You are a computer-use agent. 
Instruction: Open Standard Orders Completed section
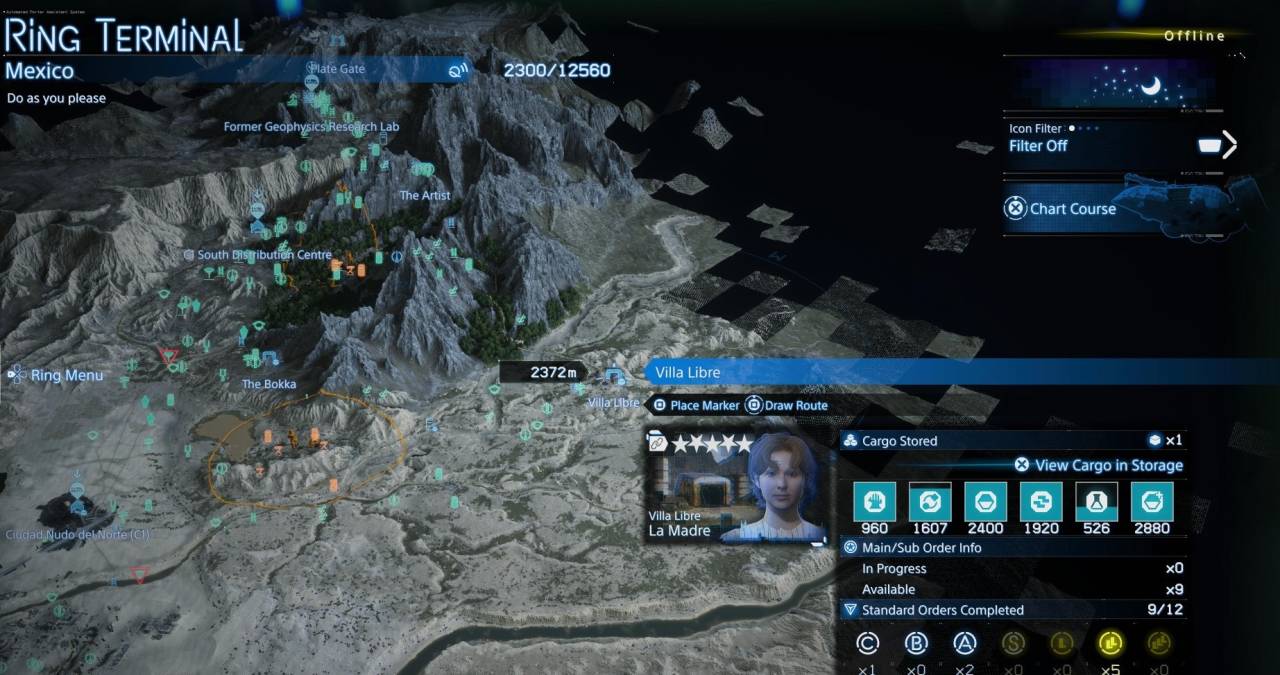click(x=942, y=610)
